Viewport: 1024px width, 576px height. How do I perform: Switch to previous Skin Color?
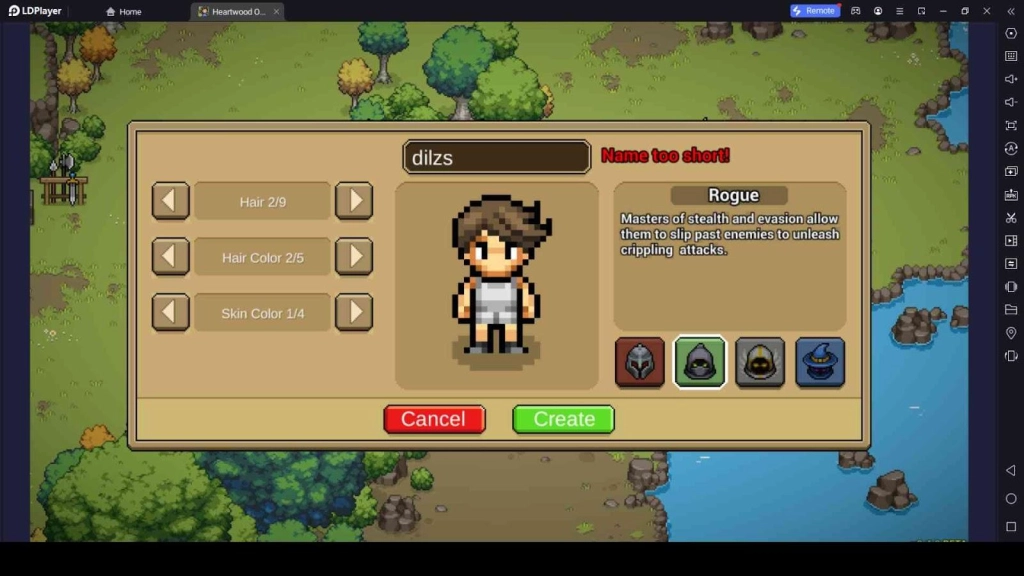tap(170, 313)
